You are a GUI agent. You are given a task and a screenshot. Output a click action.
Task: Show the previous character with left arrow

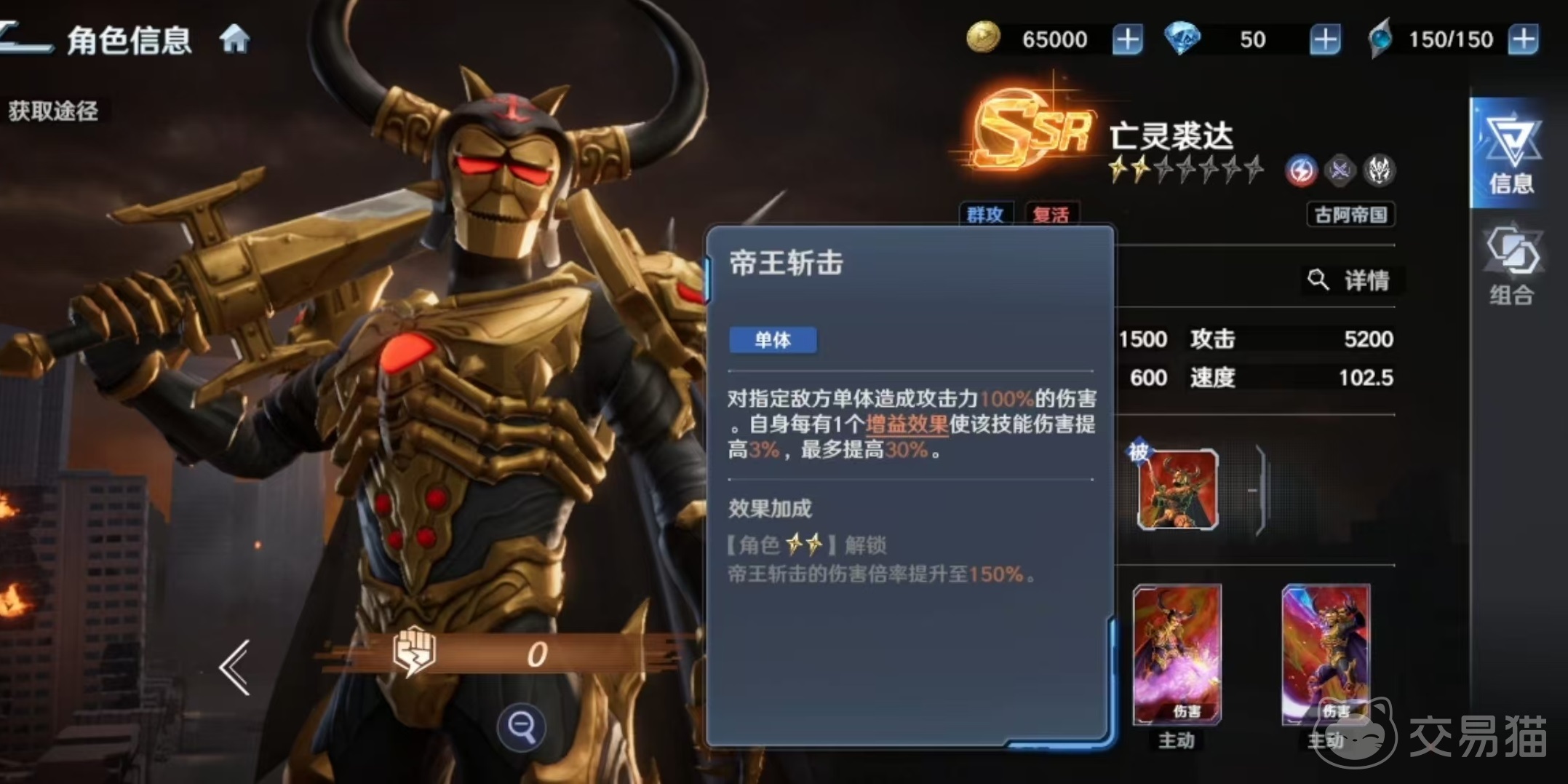click(235, 667)
